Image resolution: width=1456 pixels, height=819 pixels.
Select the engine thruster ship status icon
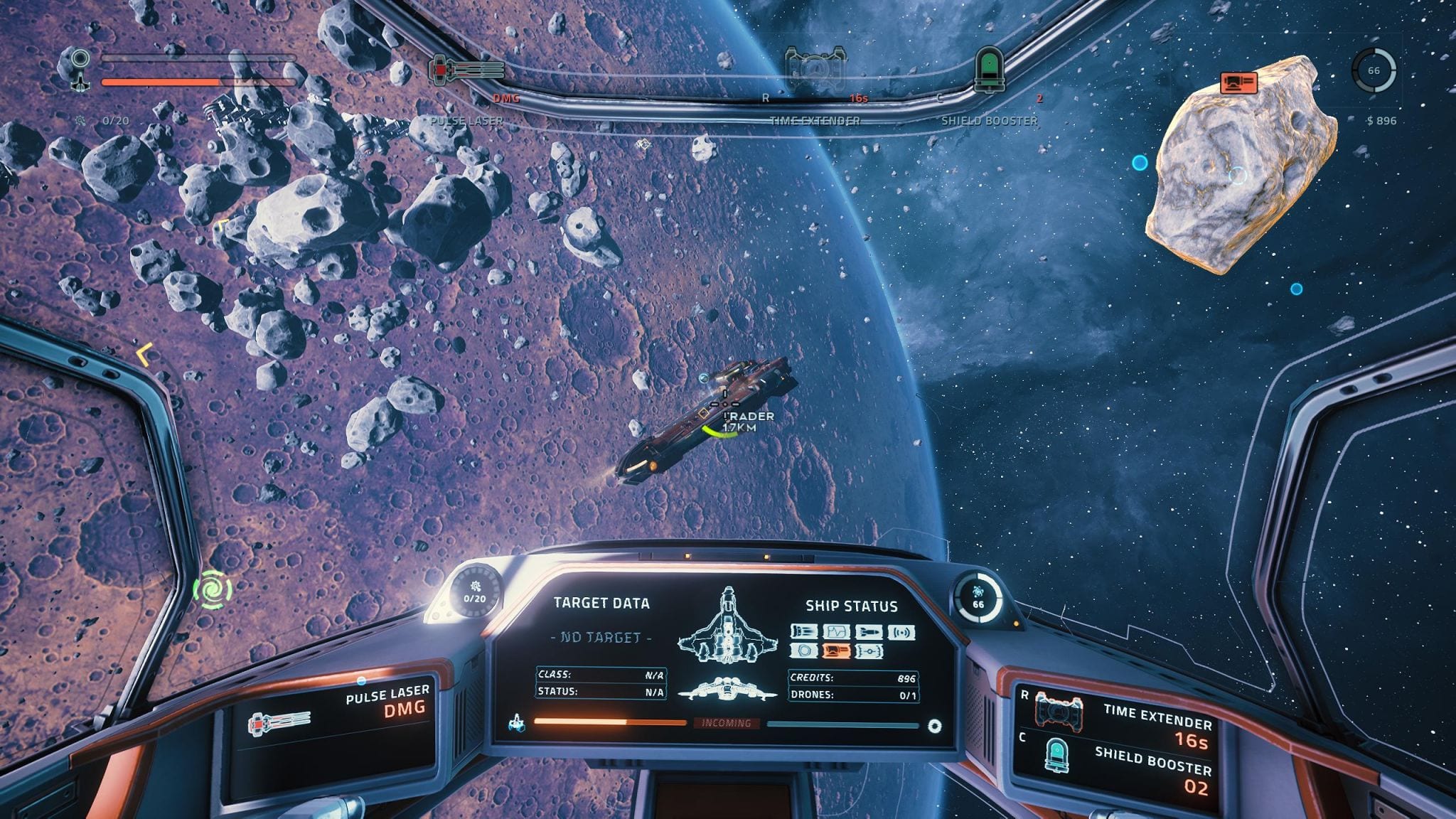[x=804, y=631]
